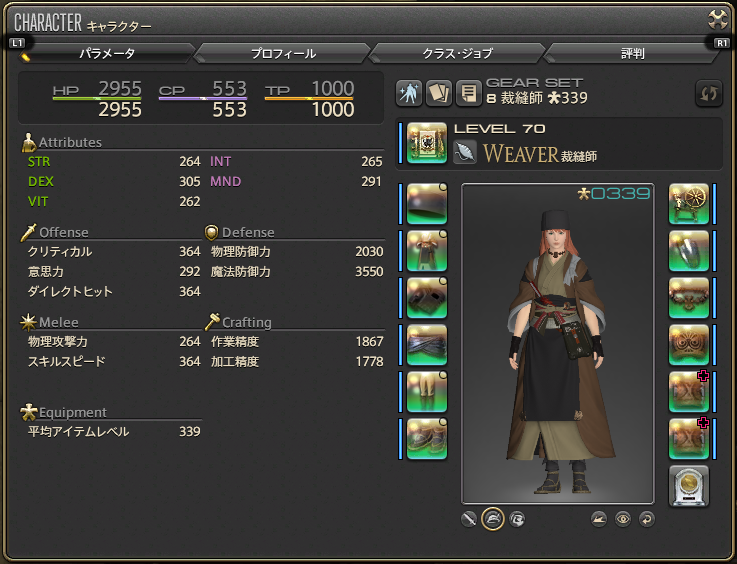Update gear set with the arrows button

pos(708,93)
